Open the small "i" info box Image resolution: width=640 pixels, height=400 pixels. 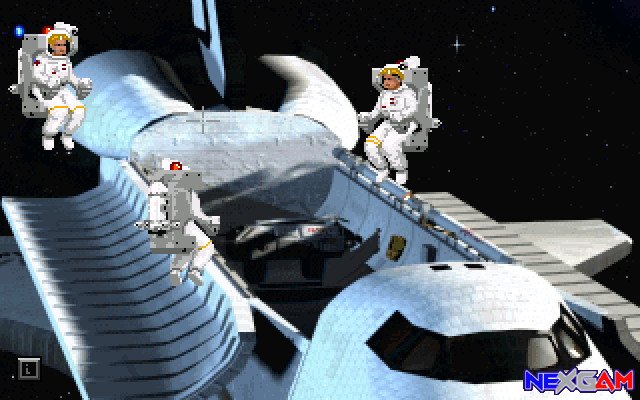(29, 368)
